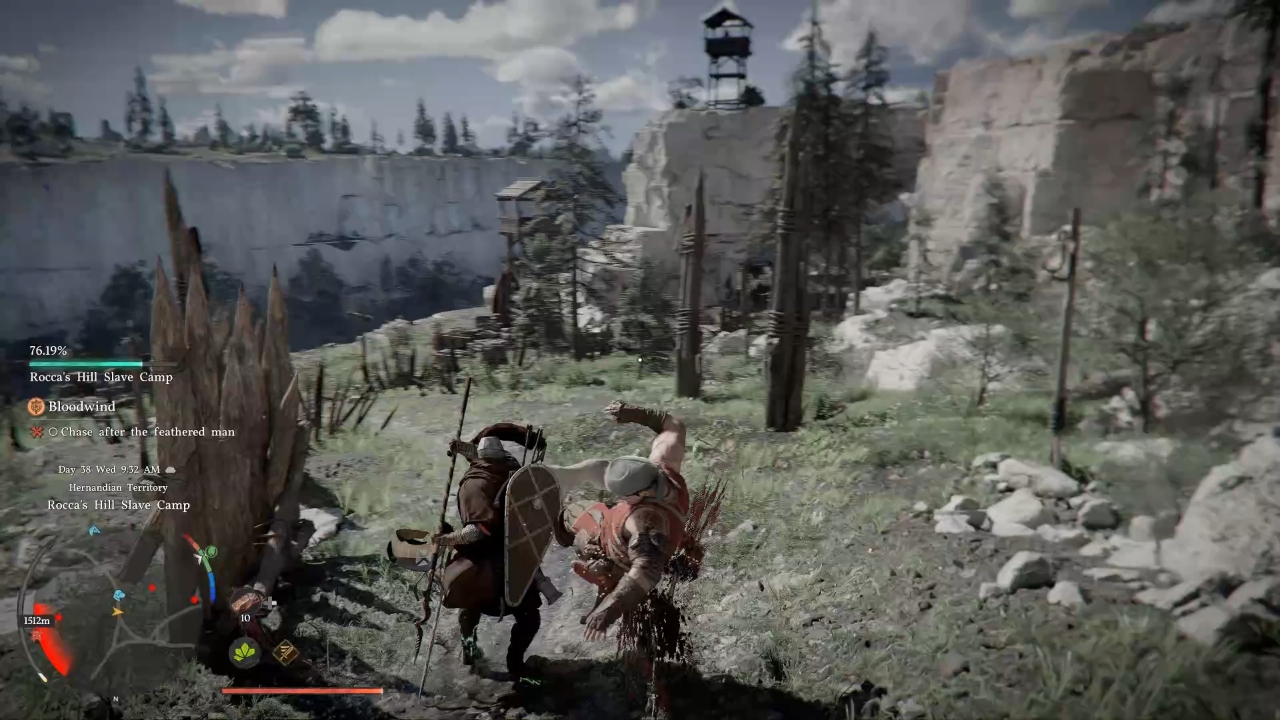
Task: Activate the diamond sword skill icon
Action: pyautogui.click(x=285, y=653)
